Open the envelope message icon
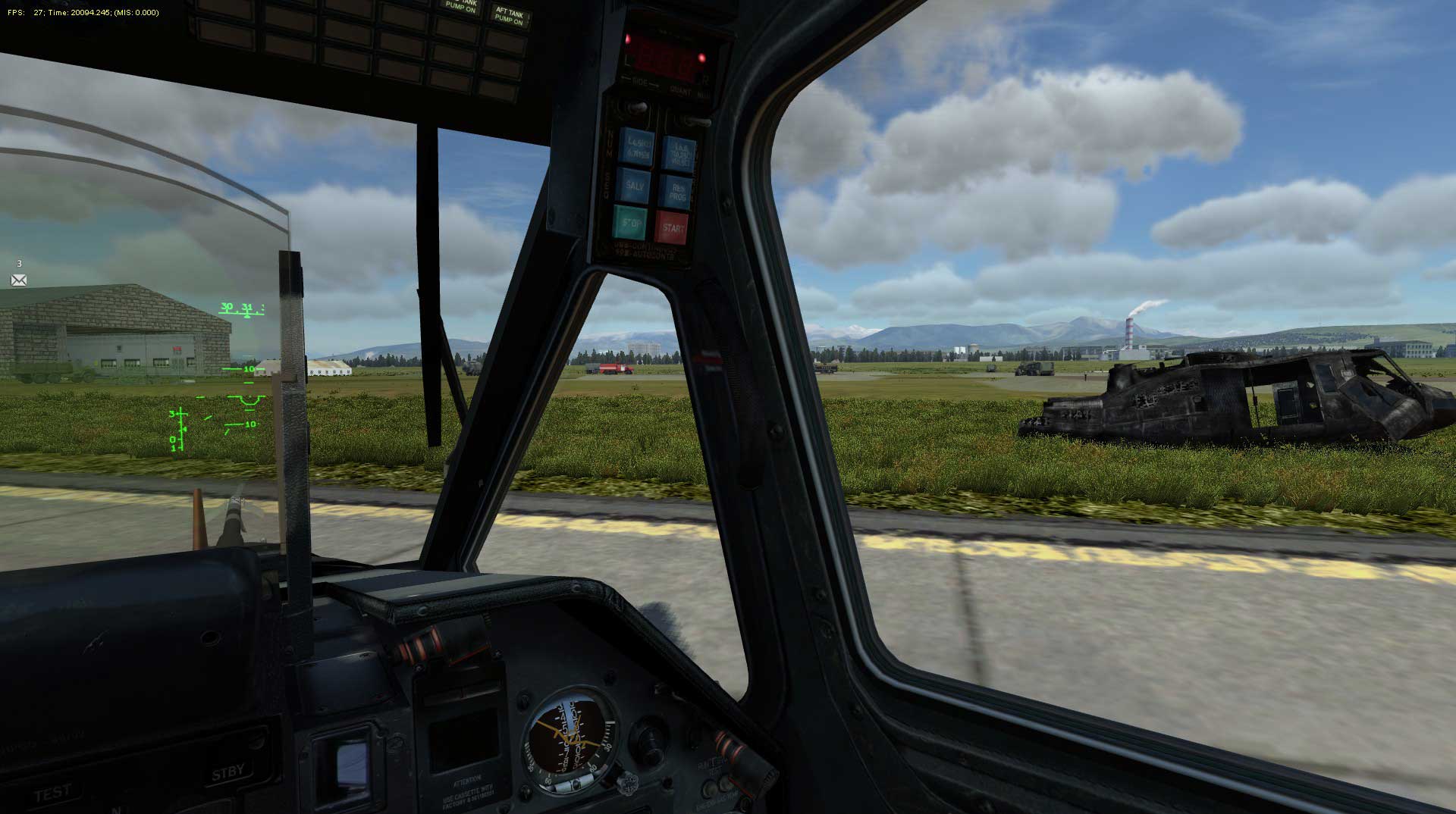The height and width of the screenshot is (814, 1456). 19,280
